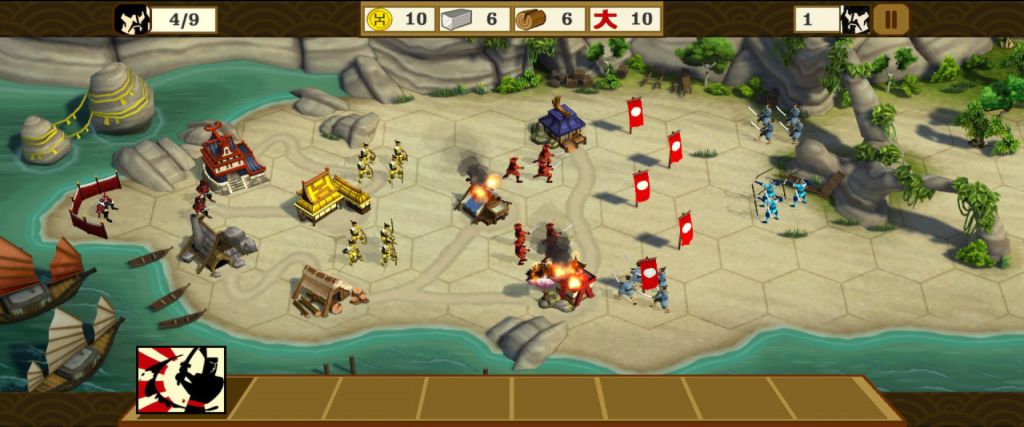Select the samurai general portrait card
This screenshot has width=1024, height=427.
point(181,380)
